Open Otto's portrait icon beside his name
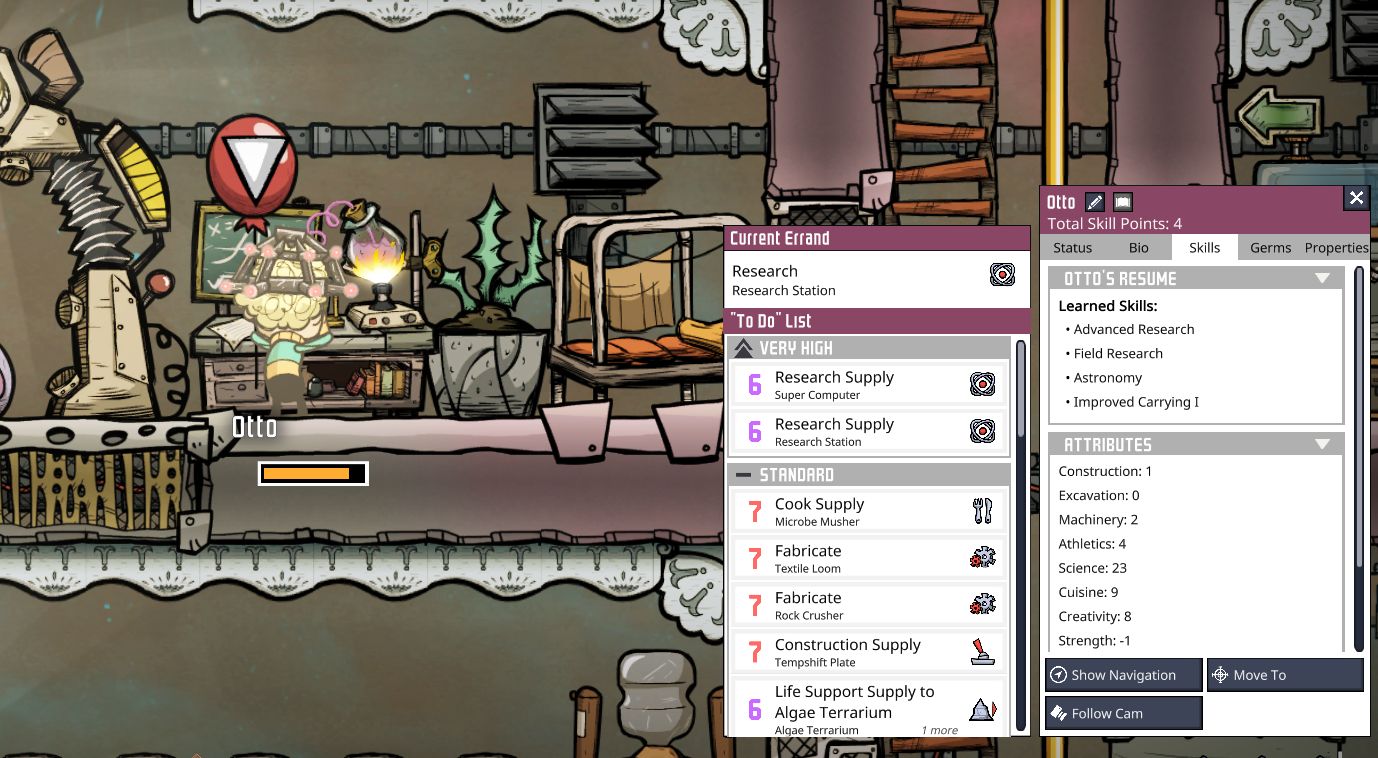The width and height of the screenshot is (1378, 758). 1121,201
